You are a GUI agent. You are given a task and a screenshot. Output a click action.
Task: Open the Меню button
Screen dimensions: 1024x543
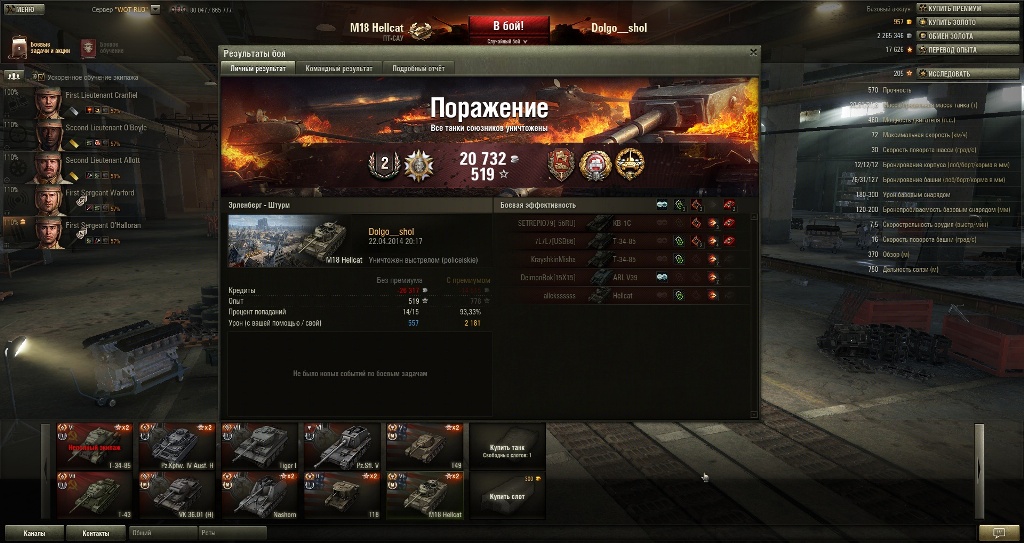tap(24, 9)
